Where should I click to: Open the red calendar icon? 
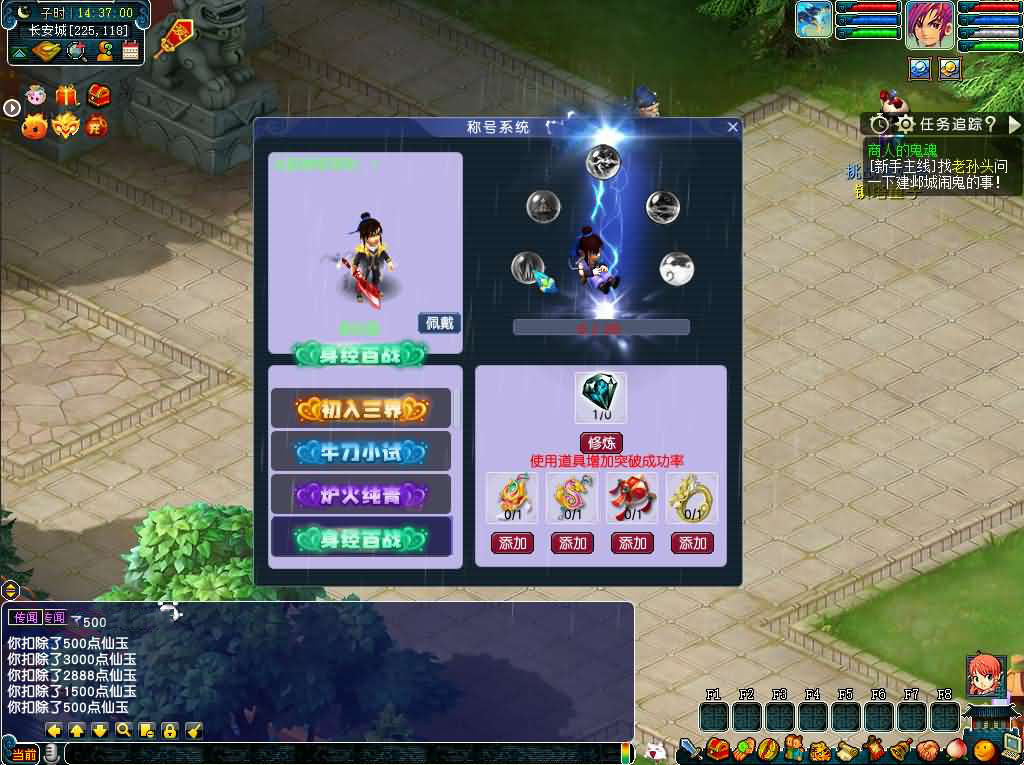click(131, 50)
